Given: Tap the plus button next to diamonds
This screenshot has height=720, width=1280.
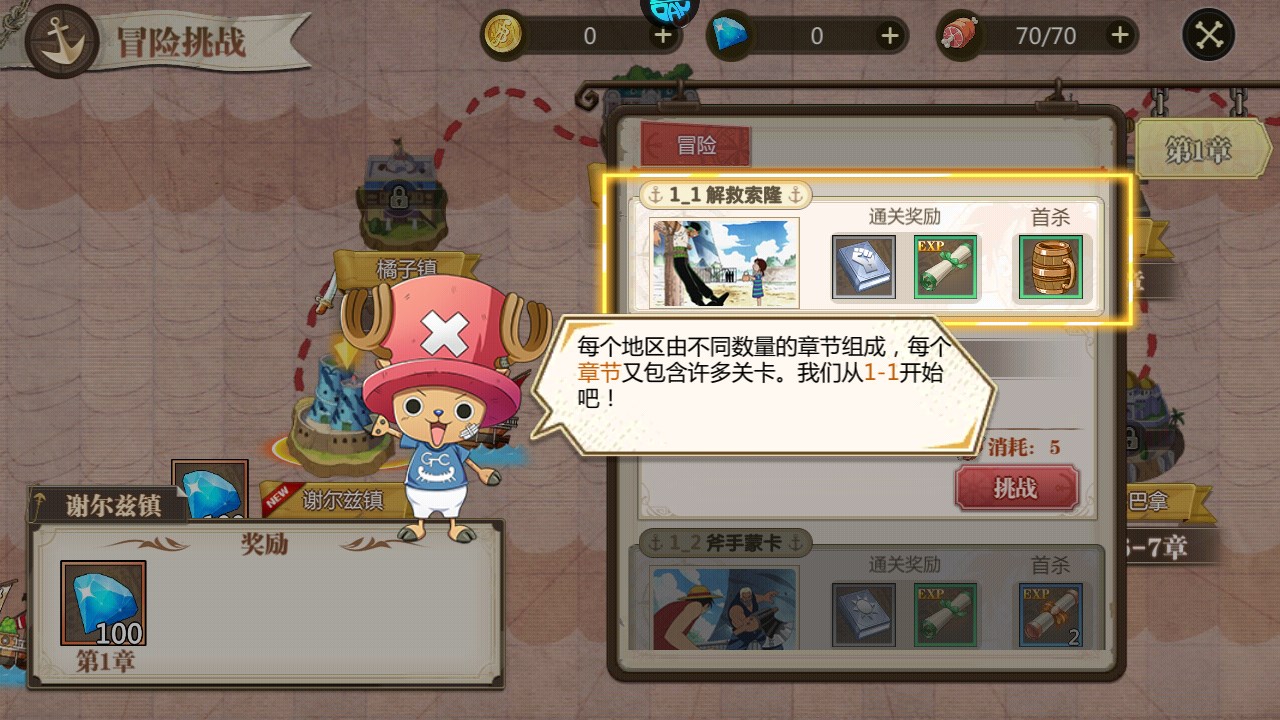Looking at the screenshot, I should [x=889, y=33].
